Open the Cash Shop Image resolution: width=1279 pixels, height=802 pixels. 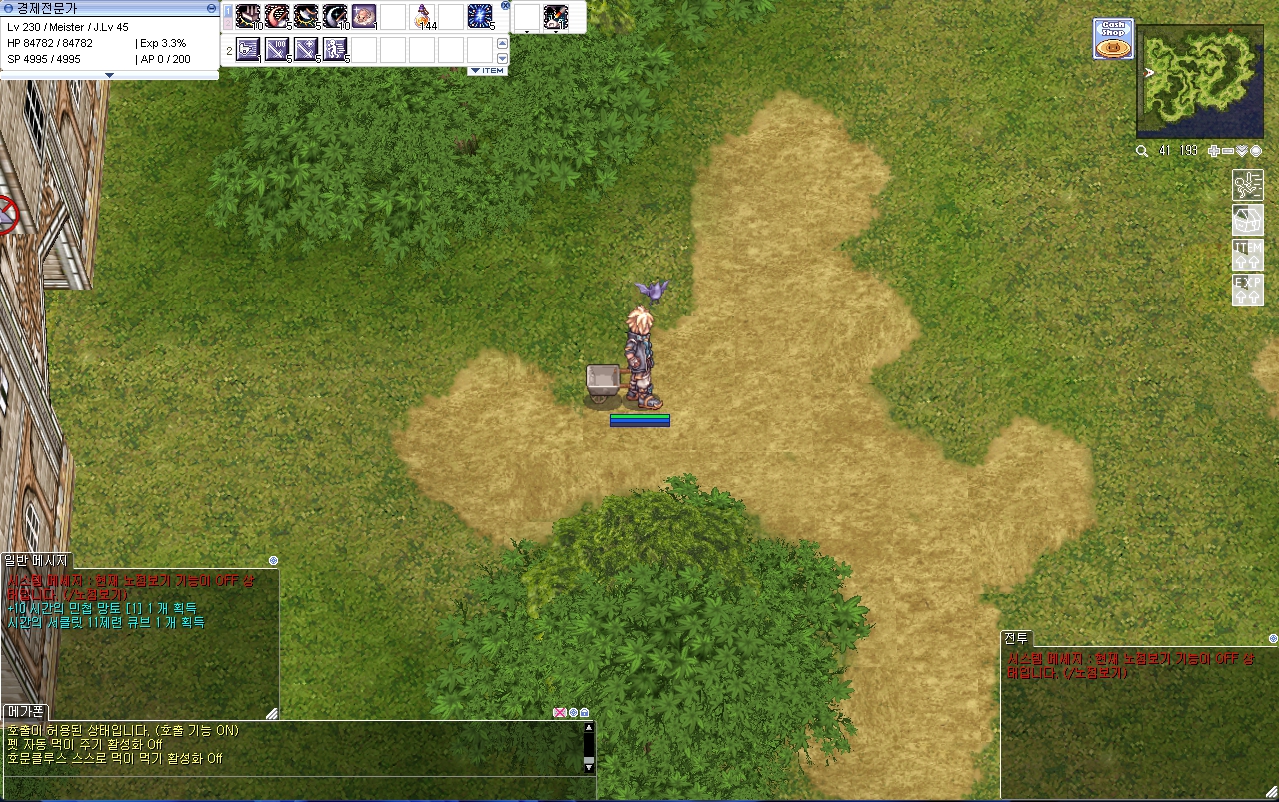pyautogui.click(x=1113, y=39)
